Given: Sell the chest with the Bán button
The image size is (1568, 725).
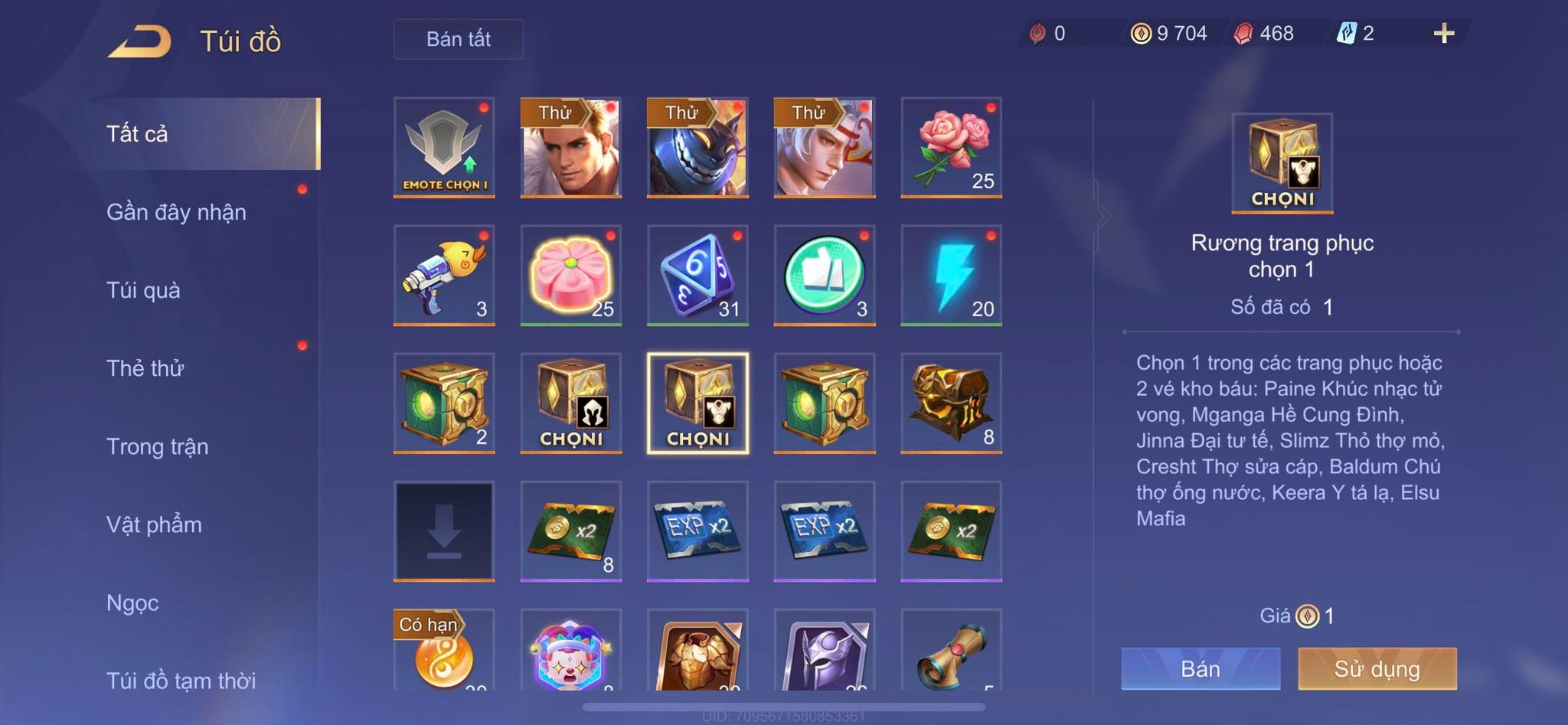Looking at the screenshot, I should coord(1200,668).
